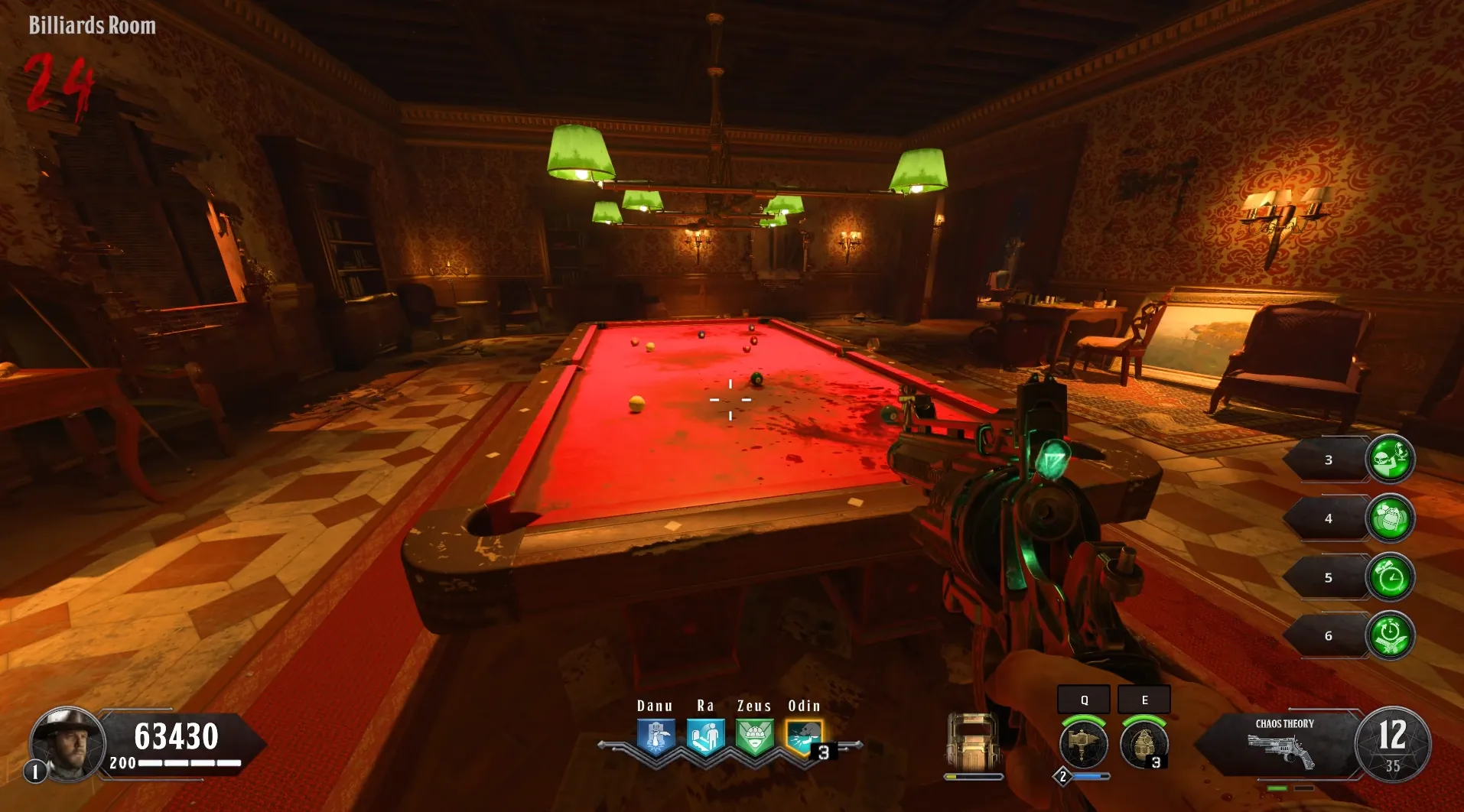Use the stopwatch elixir in slot 6
This screenshot has height=812, width=1464.
click(x=1390, y=635)
